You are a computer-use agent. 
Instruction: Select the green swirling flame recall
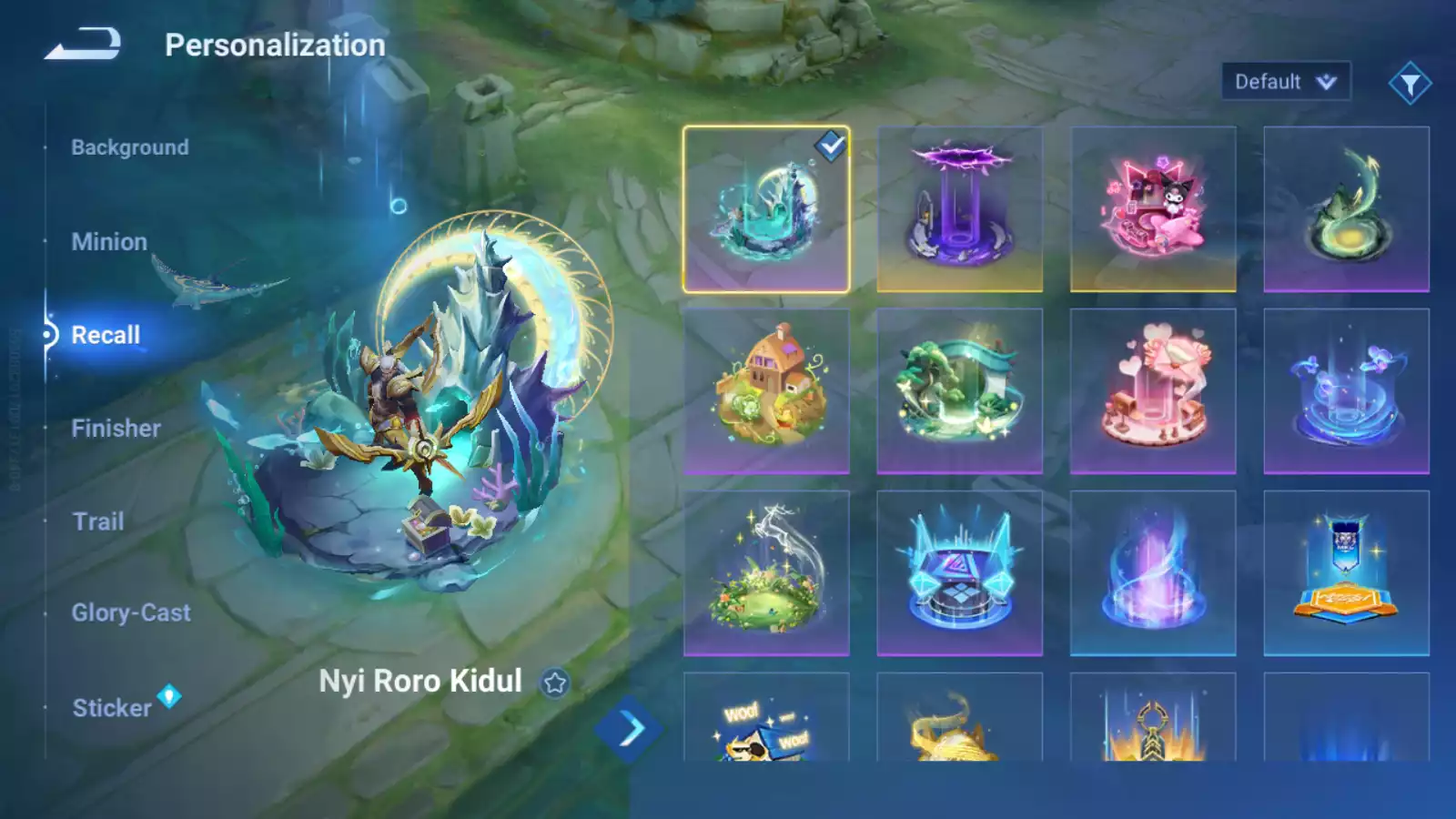click(1346, 209)
